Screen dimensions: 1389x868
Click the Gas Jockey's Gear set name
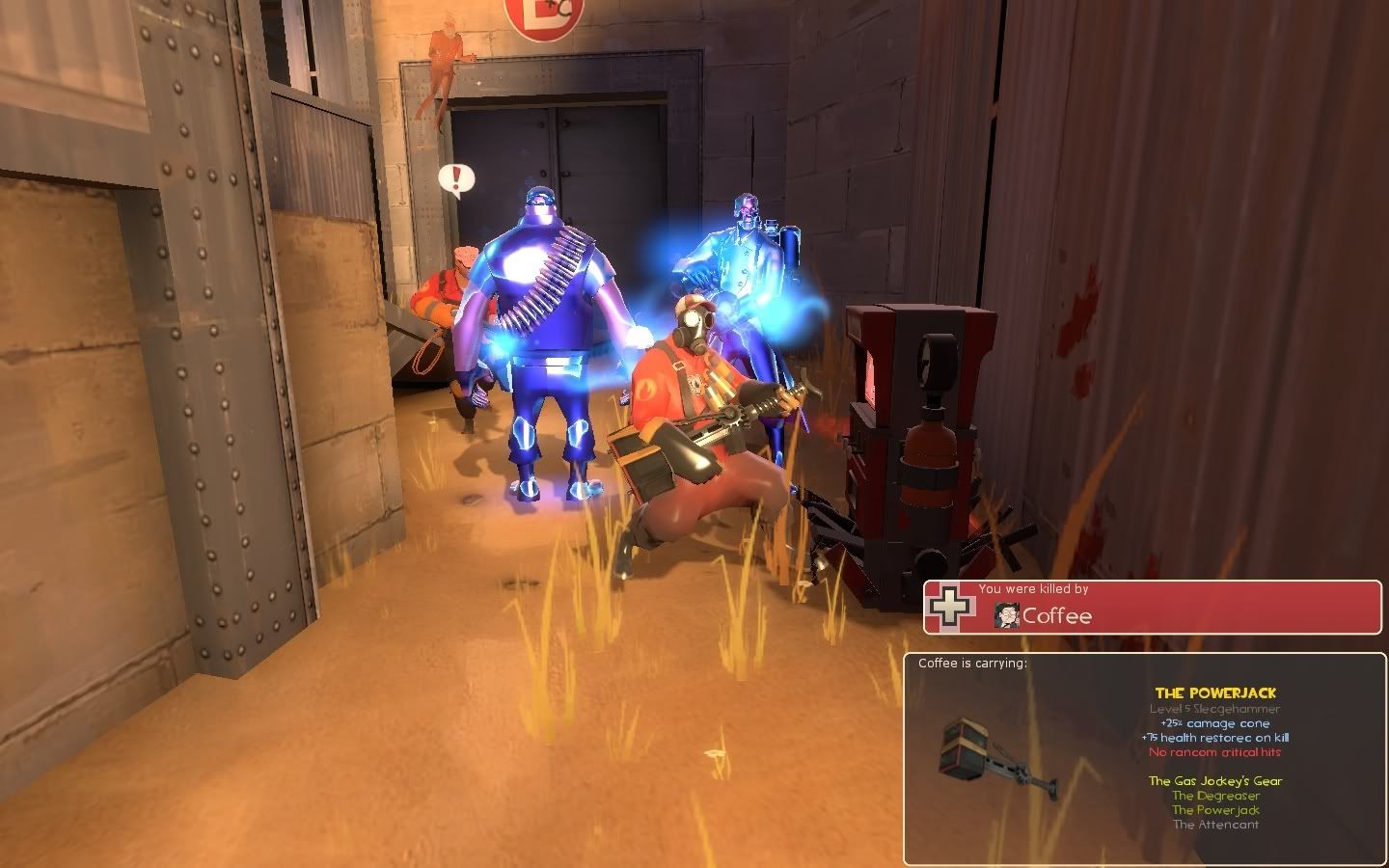point(1215,781)
